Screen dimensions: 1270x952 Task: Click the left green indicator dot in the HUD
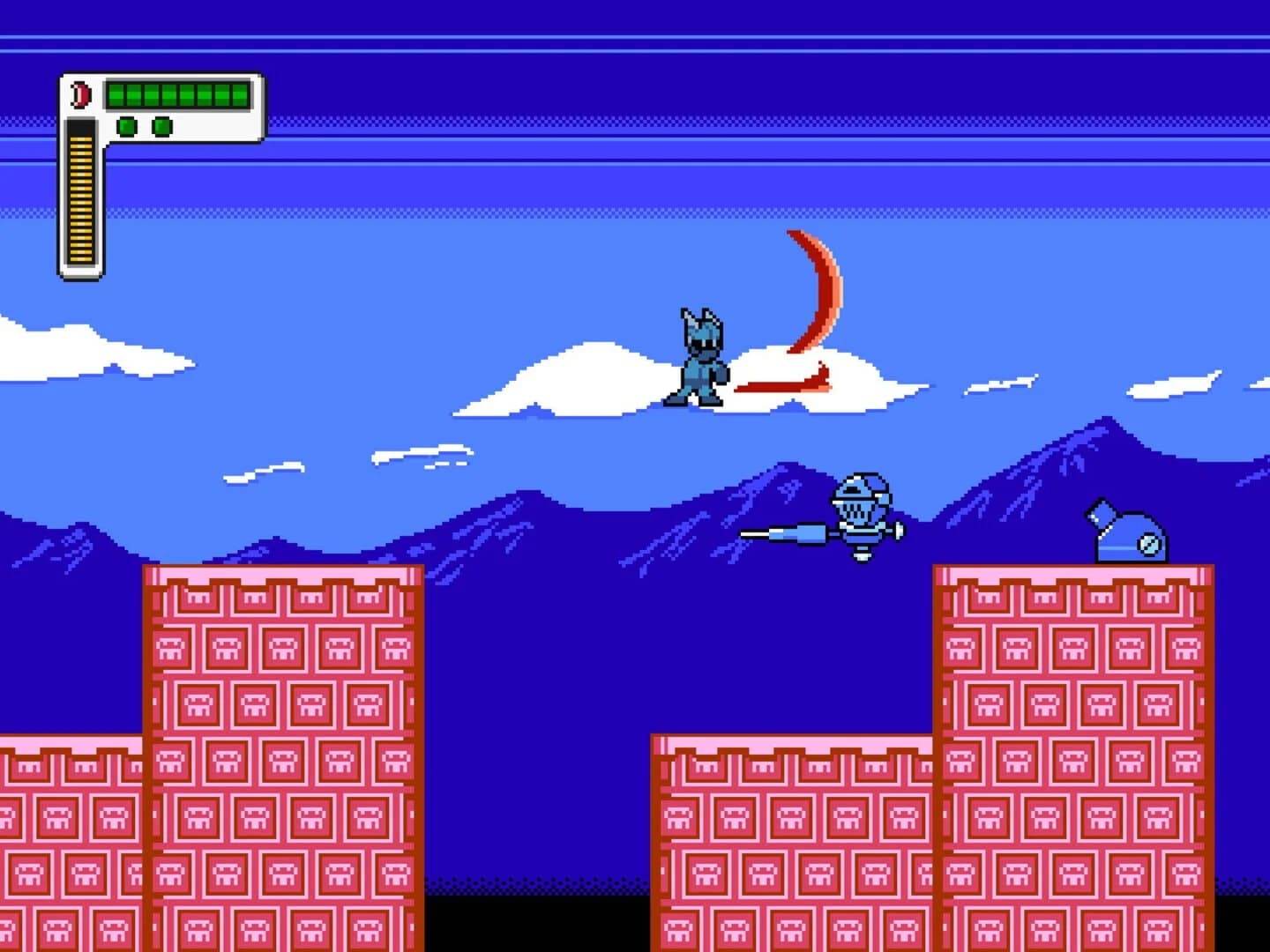125,125
